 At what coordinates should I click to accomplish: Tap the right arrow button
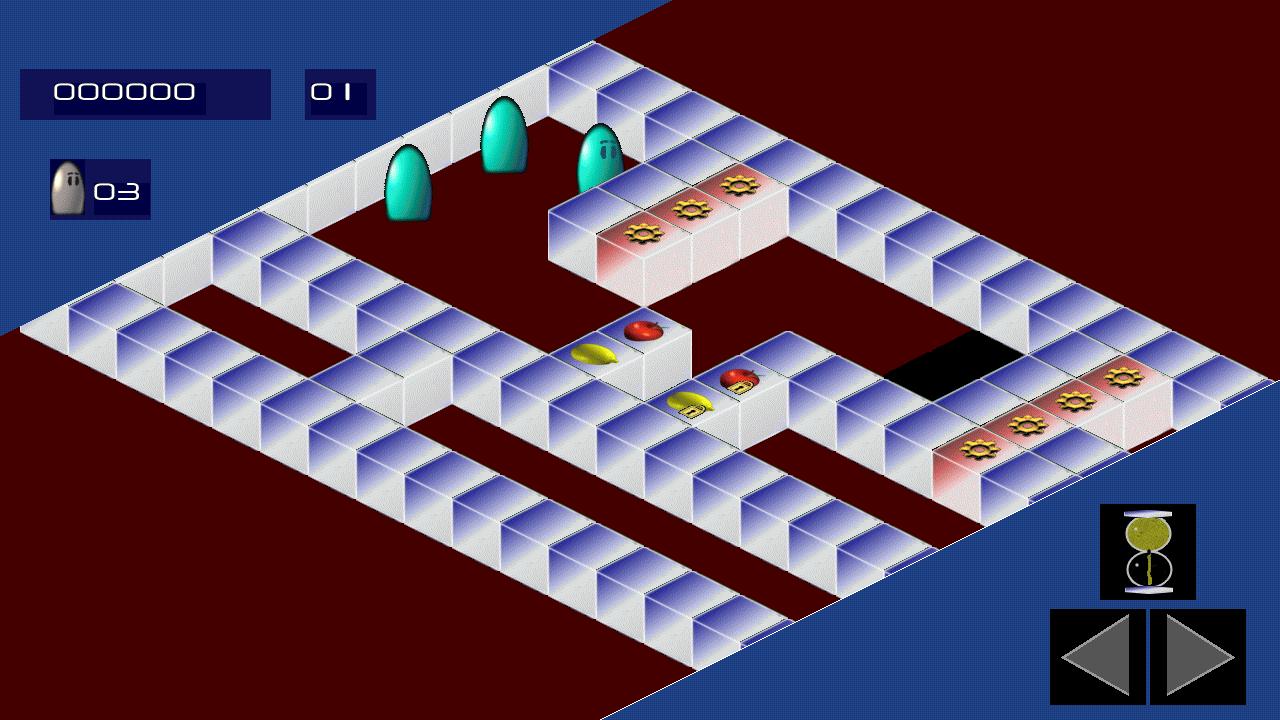tap(1198, 656)
